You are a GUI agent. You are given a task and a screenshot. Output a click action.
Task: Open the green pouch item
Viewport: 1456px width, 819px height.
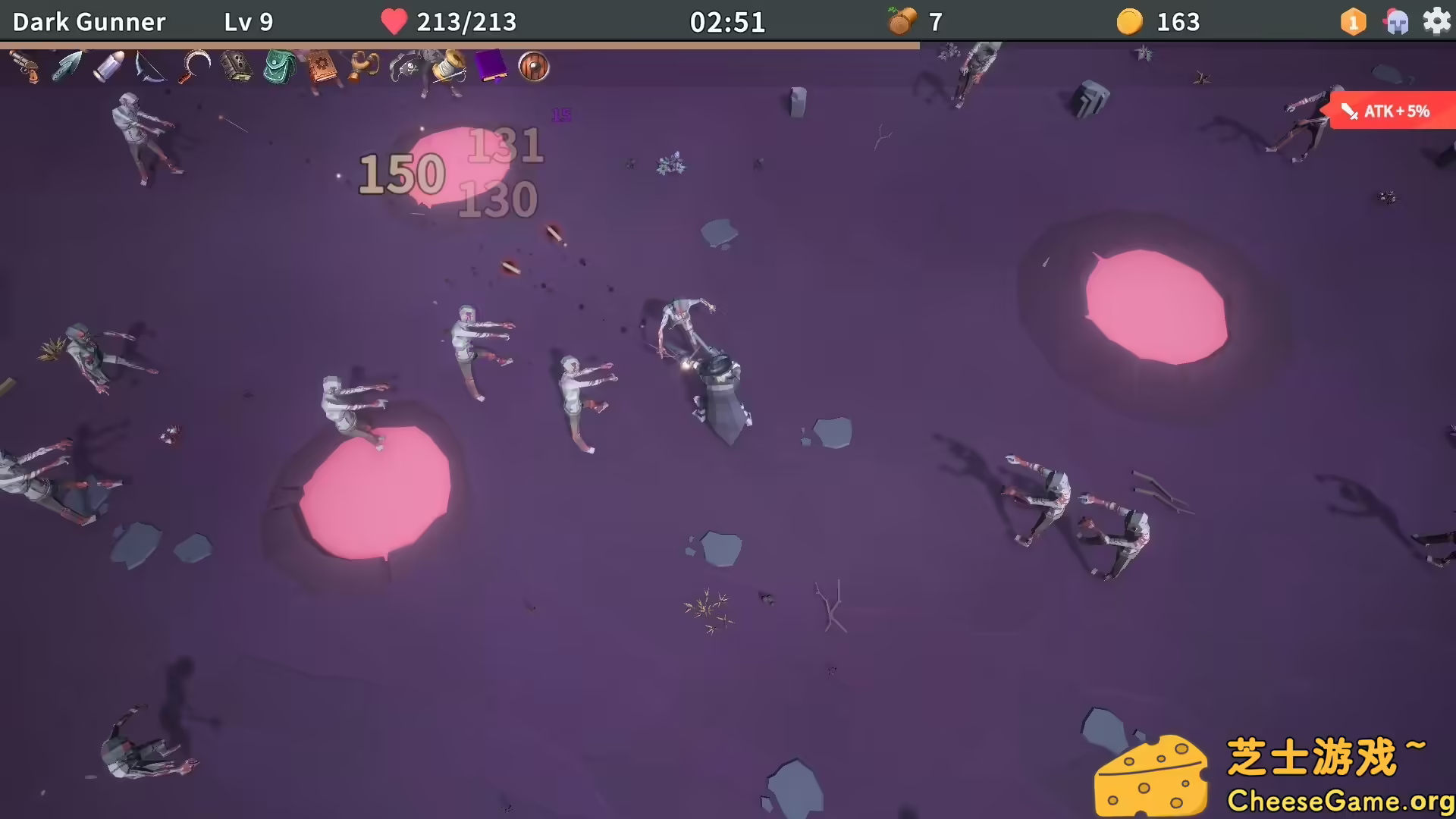(x=278, y=67)
